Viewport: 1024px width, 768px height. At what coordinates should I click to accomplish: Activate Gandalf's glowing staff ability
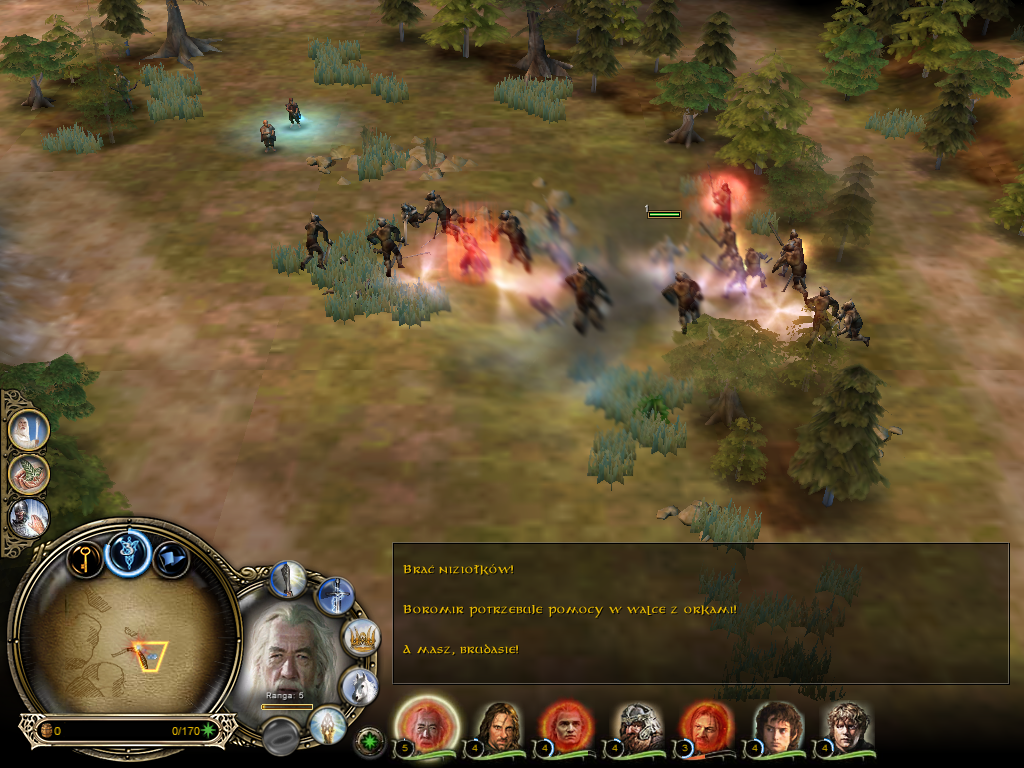(x=288, y=579)
